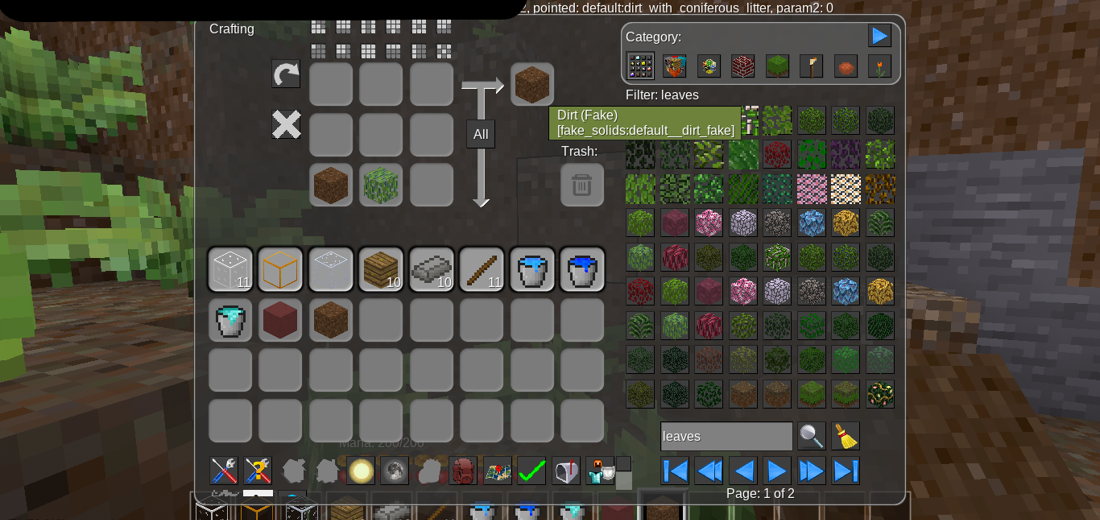
Task: Choose the red brick block category
Action: pyautogui.click(x=743, y=66)
